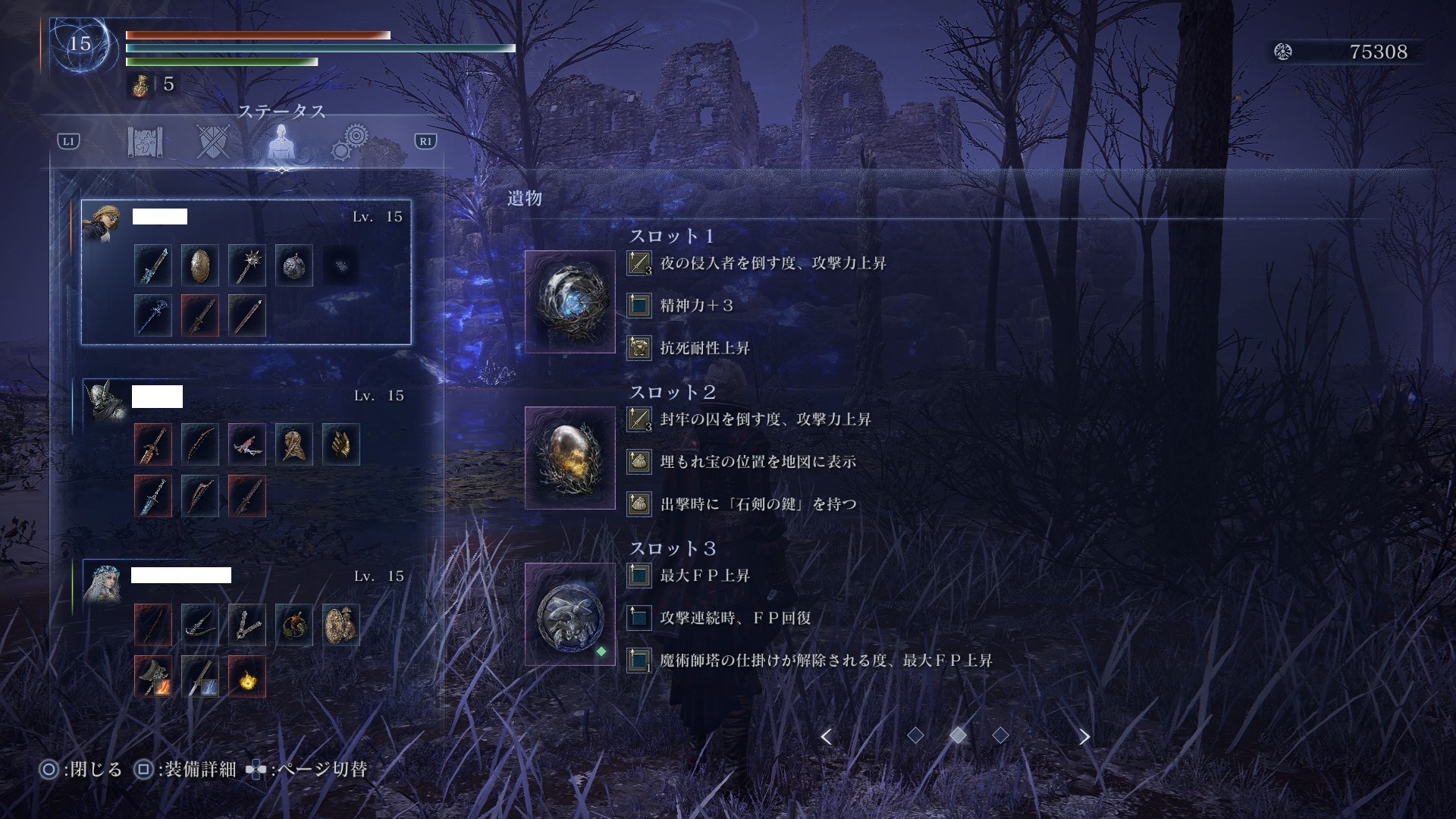
Task: Advance to the next relic page arrow
Action: [x=1084, y=736]
